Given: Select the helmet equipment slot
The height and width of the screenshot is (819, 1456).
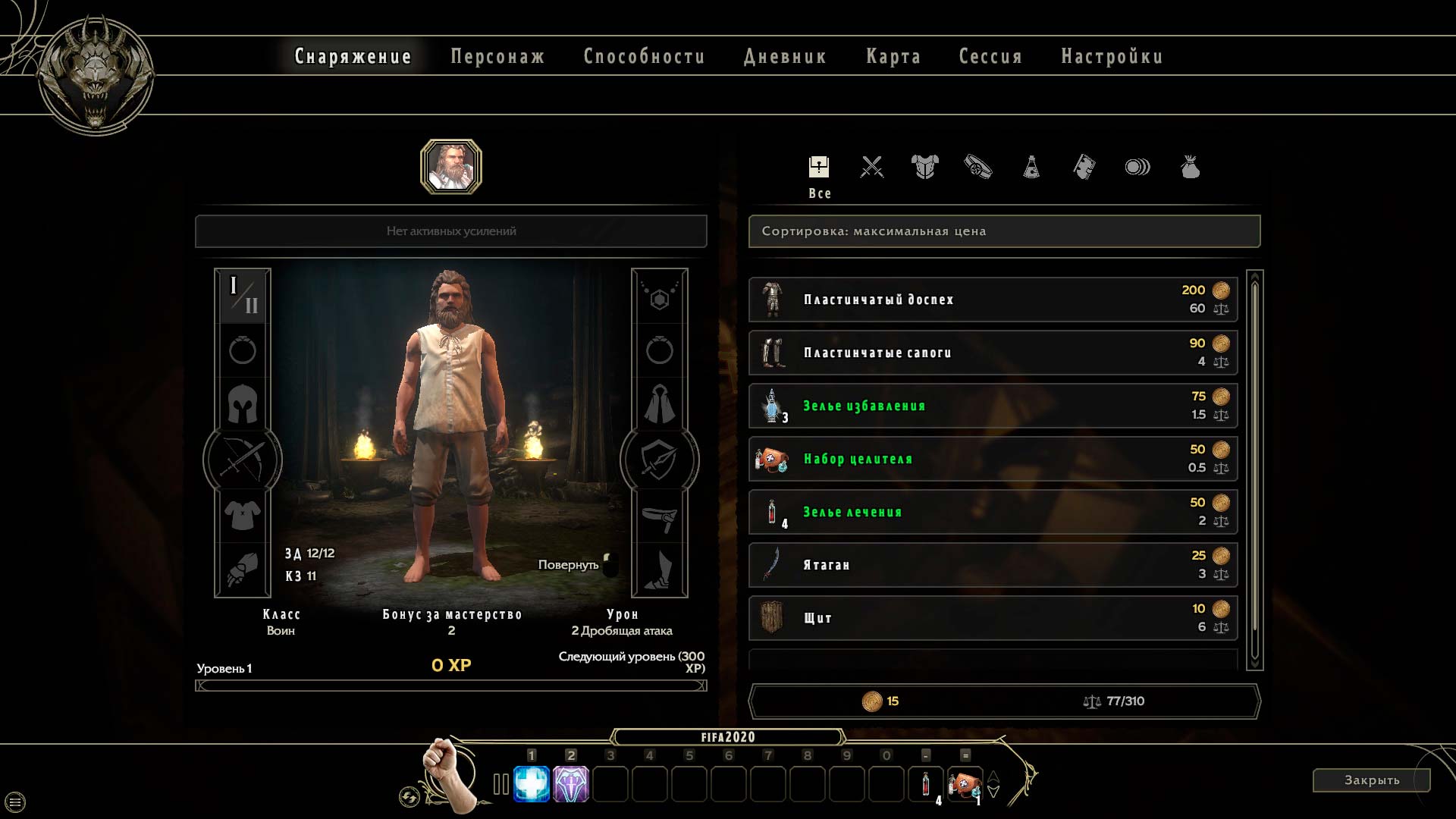Looking at the screenshot, I should click(x=243, y=404).
